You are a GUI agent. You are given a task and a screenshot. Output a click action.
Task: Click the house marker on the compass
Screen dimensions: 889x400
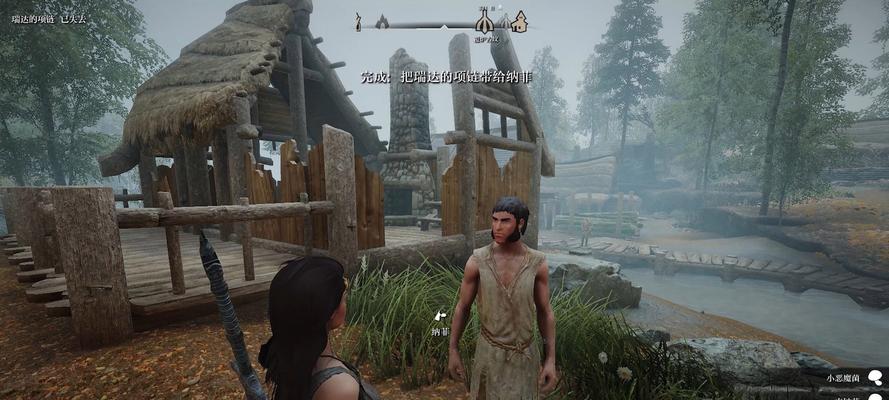coord(519,21)
